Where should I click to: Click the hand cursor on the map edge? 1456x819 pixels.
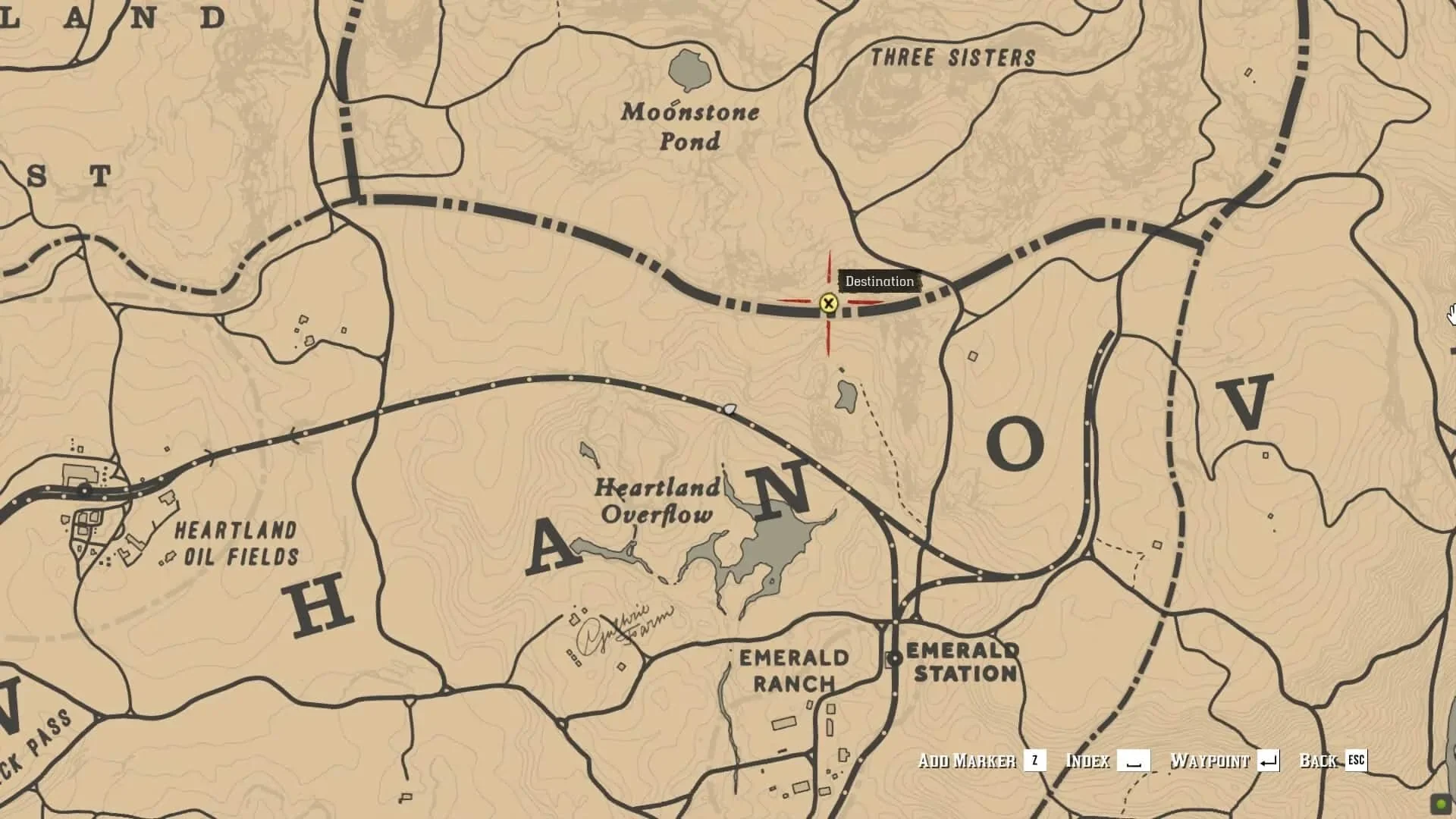tap(1451, 312)
